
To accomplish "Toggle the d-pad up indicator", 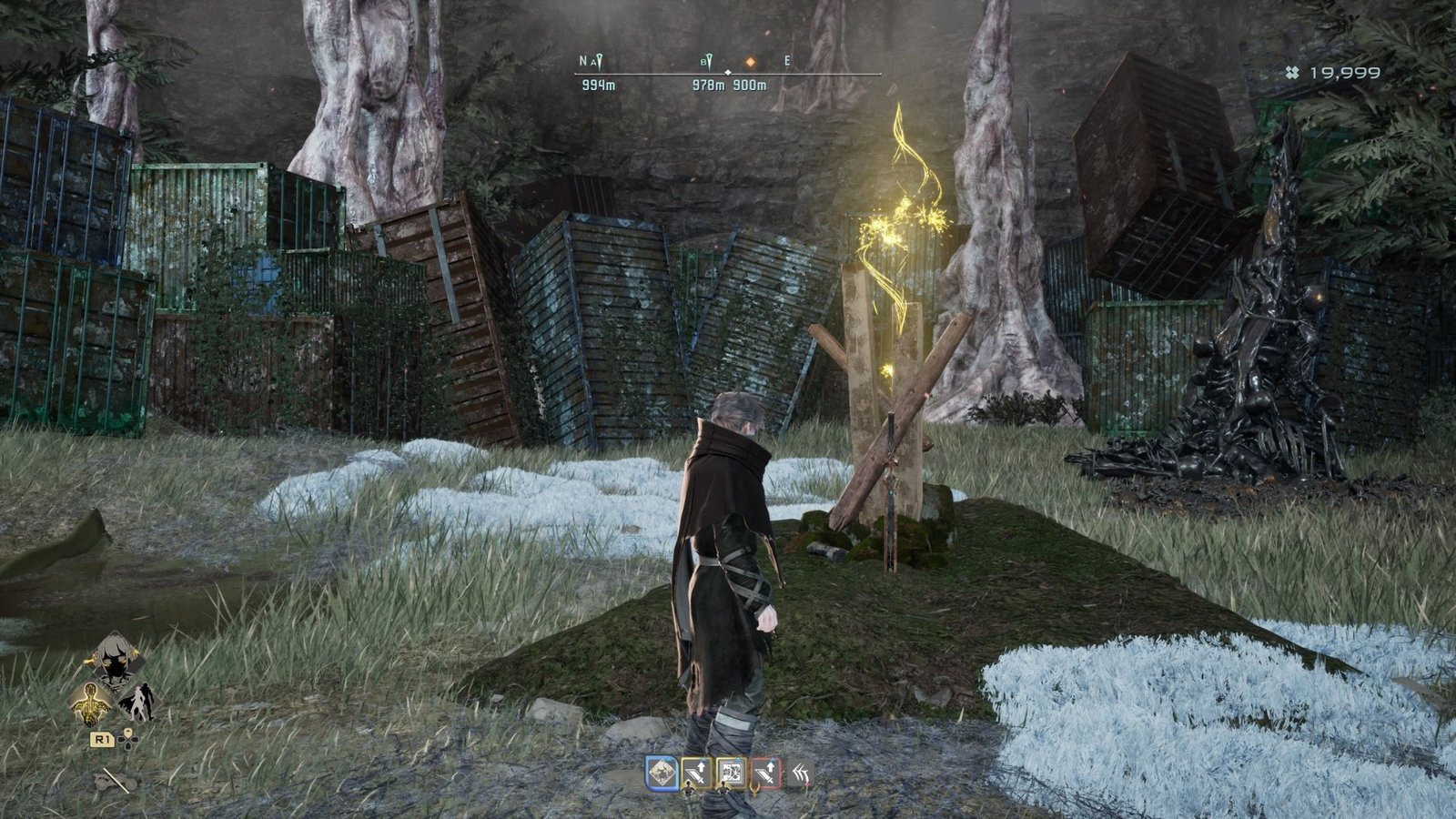I will [x=128, y=731].
